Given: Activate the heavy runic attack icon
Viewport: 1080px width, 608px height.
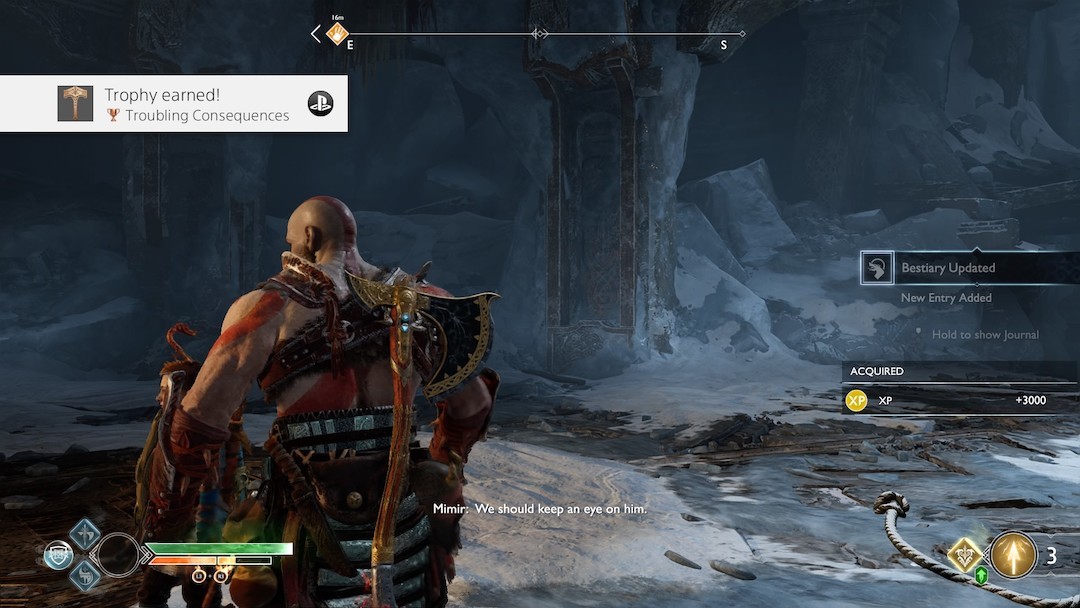Looking at the screenshot, I should [x=83, y=574].
